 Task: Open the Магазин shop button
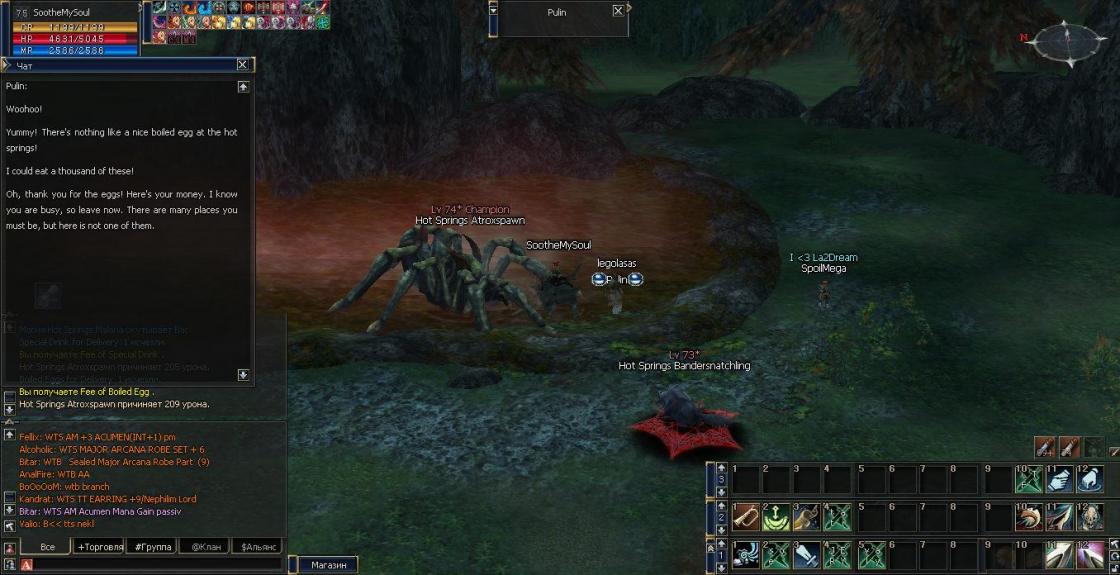click(328, 565)
